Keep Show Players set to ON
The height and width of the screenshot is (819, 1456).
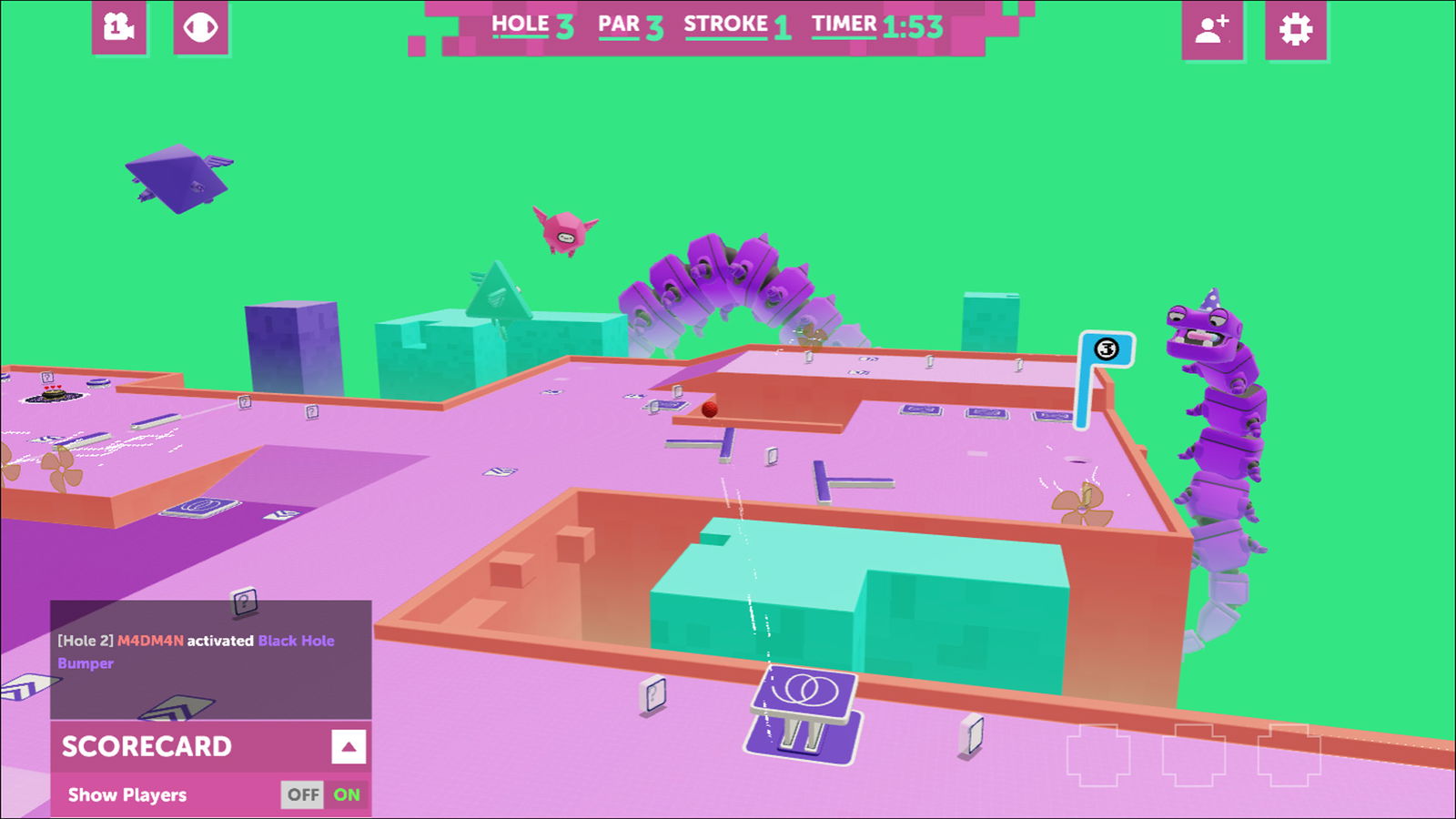tap(347, 794)
